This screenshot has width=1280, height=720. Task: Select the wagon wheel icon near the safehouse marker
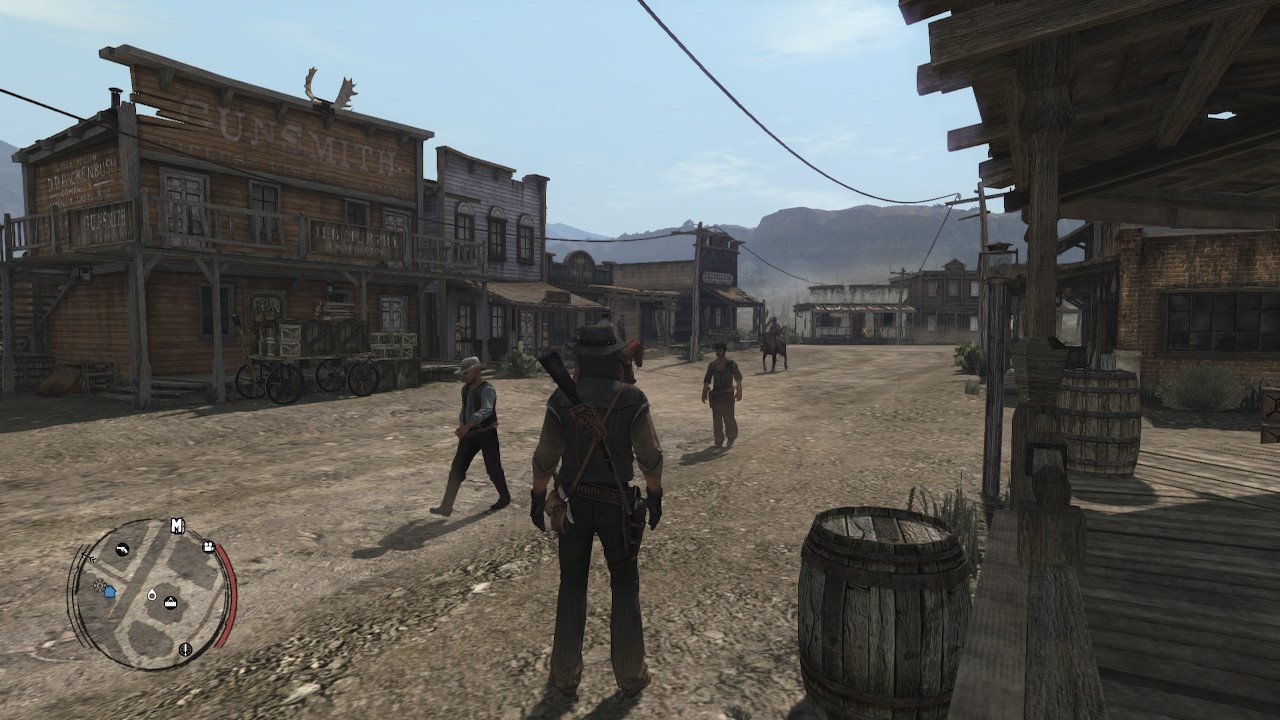point(100,584)
